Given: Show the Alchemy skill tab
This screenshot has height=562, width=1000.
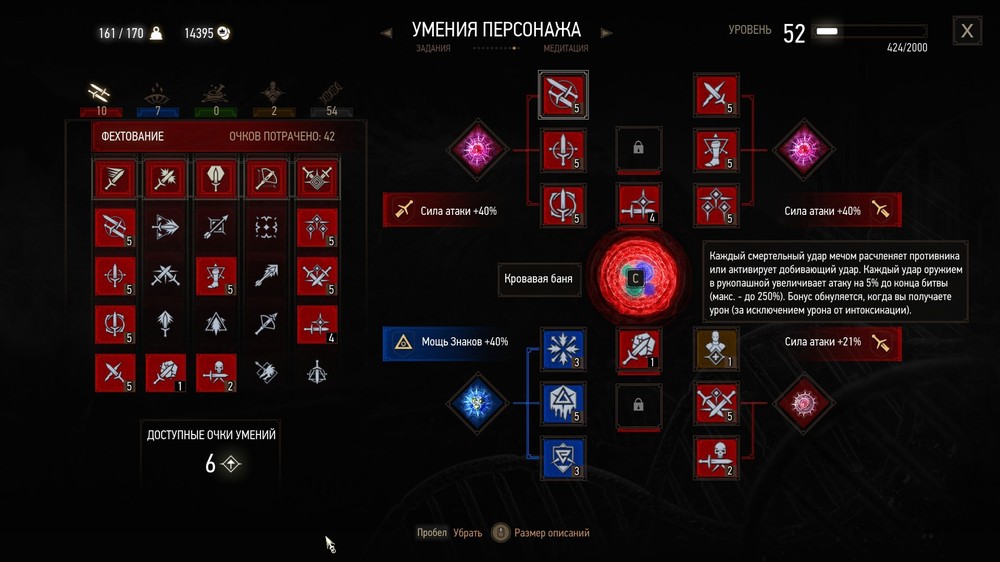Looking at the screenshot, I should (211, 93).
